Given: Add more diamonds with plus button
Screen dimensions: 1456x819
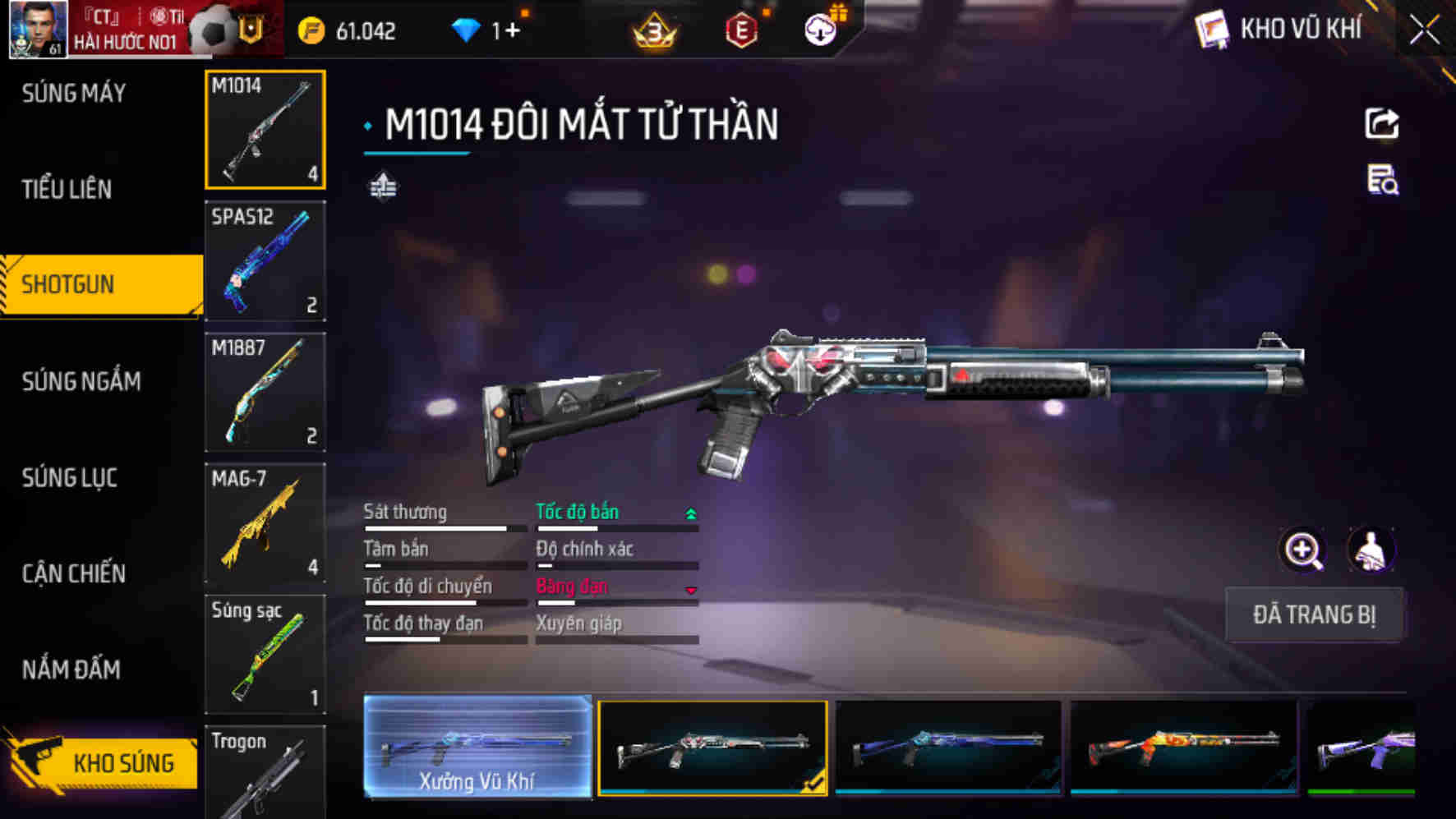Looking at the screenshot, I should coord(512,31).
